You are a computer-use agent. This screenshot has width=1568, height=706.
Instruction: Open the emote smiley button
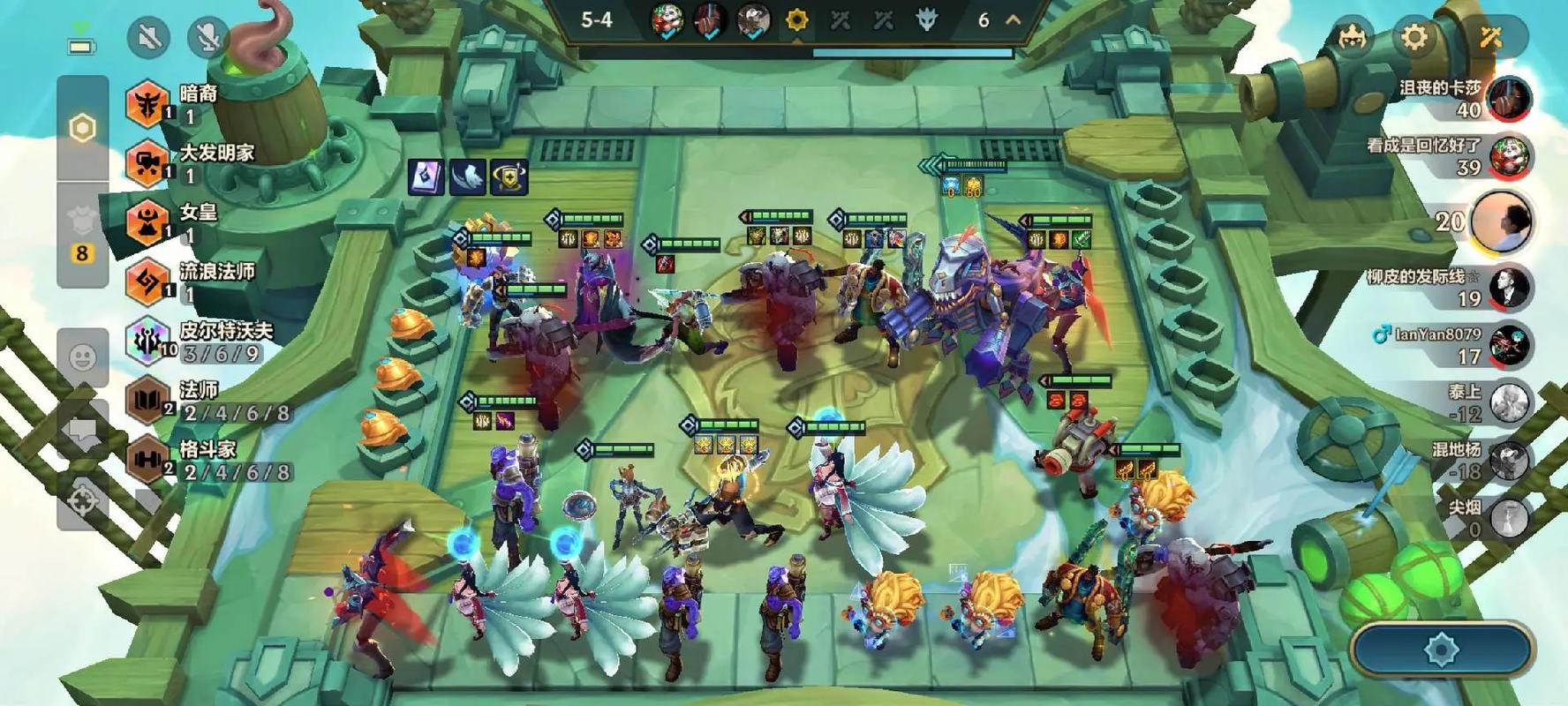[82, 358]
